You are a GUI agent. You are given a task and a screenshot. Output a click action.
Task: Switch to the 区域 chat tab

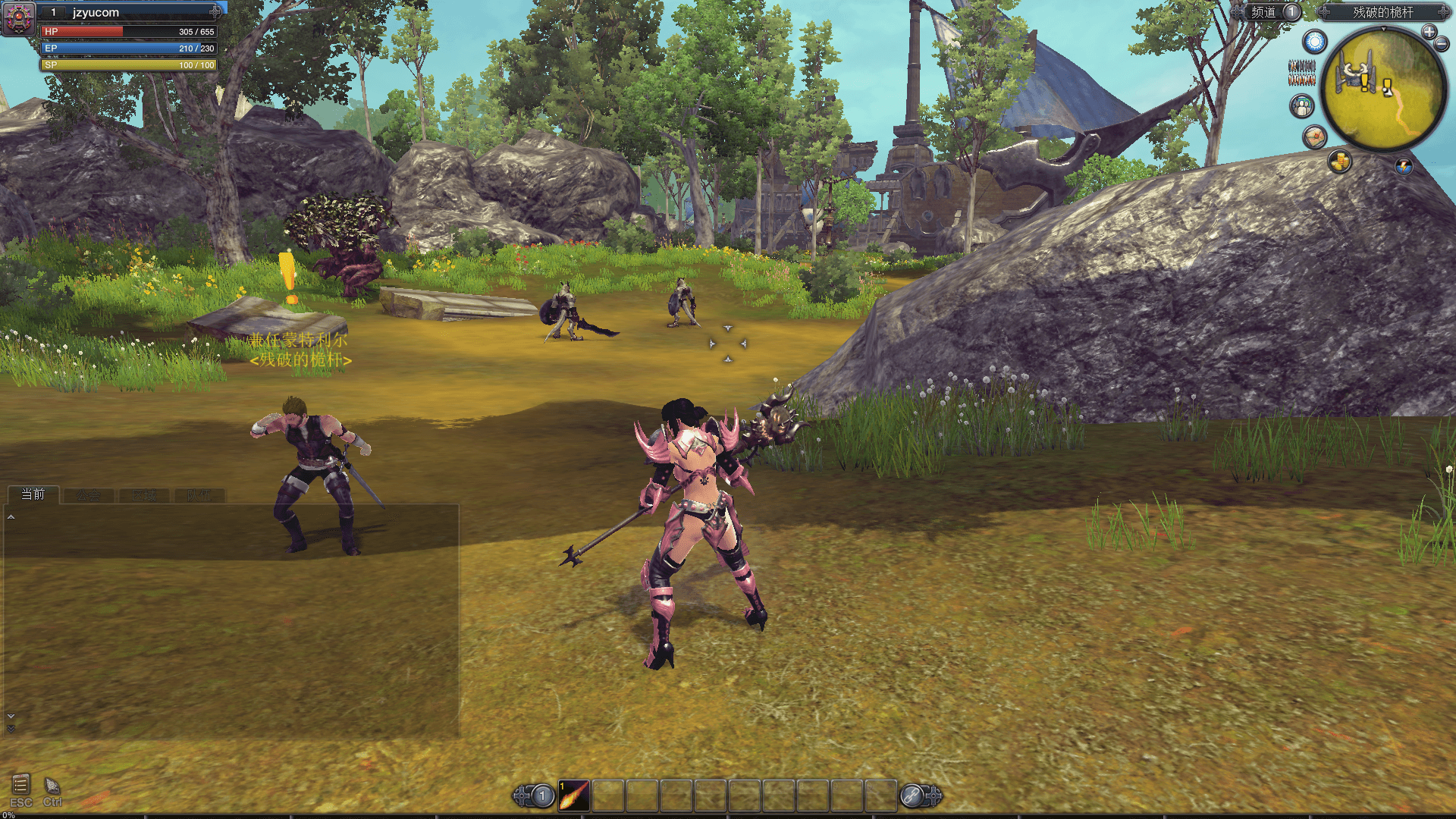coord(144,495)
